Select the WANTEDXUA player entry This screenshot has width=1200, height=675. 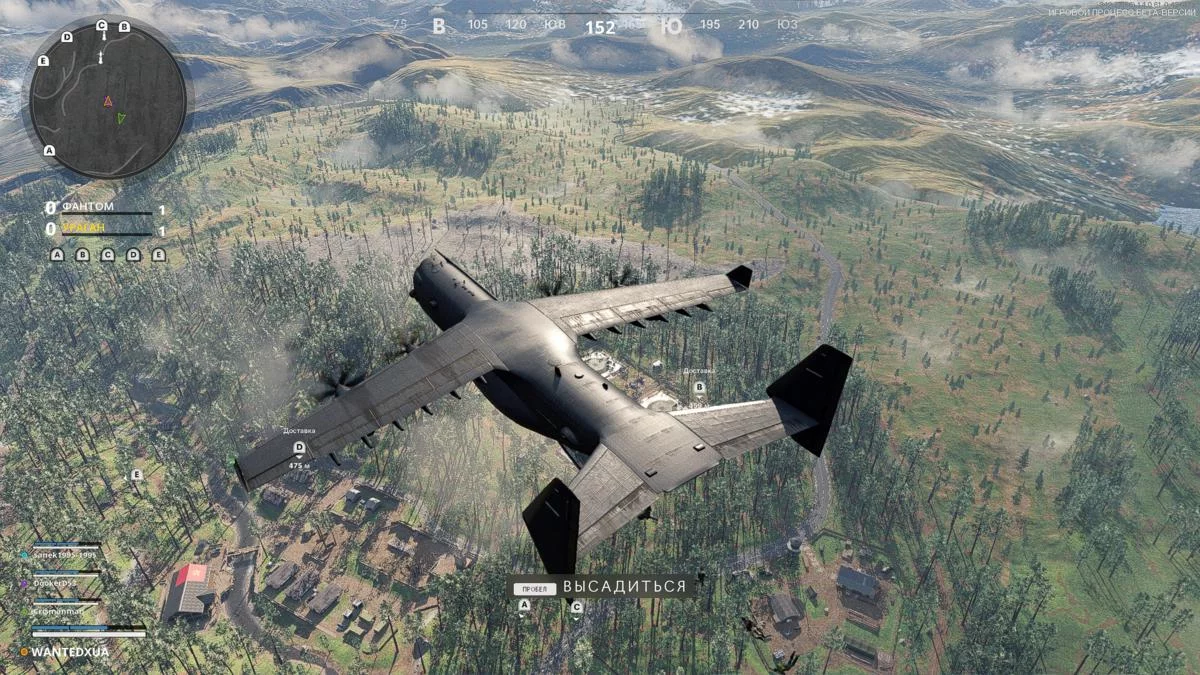70,651
